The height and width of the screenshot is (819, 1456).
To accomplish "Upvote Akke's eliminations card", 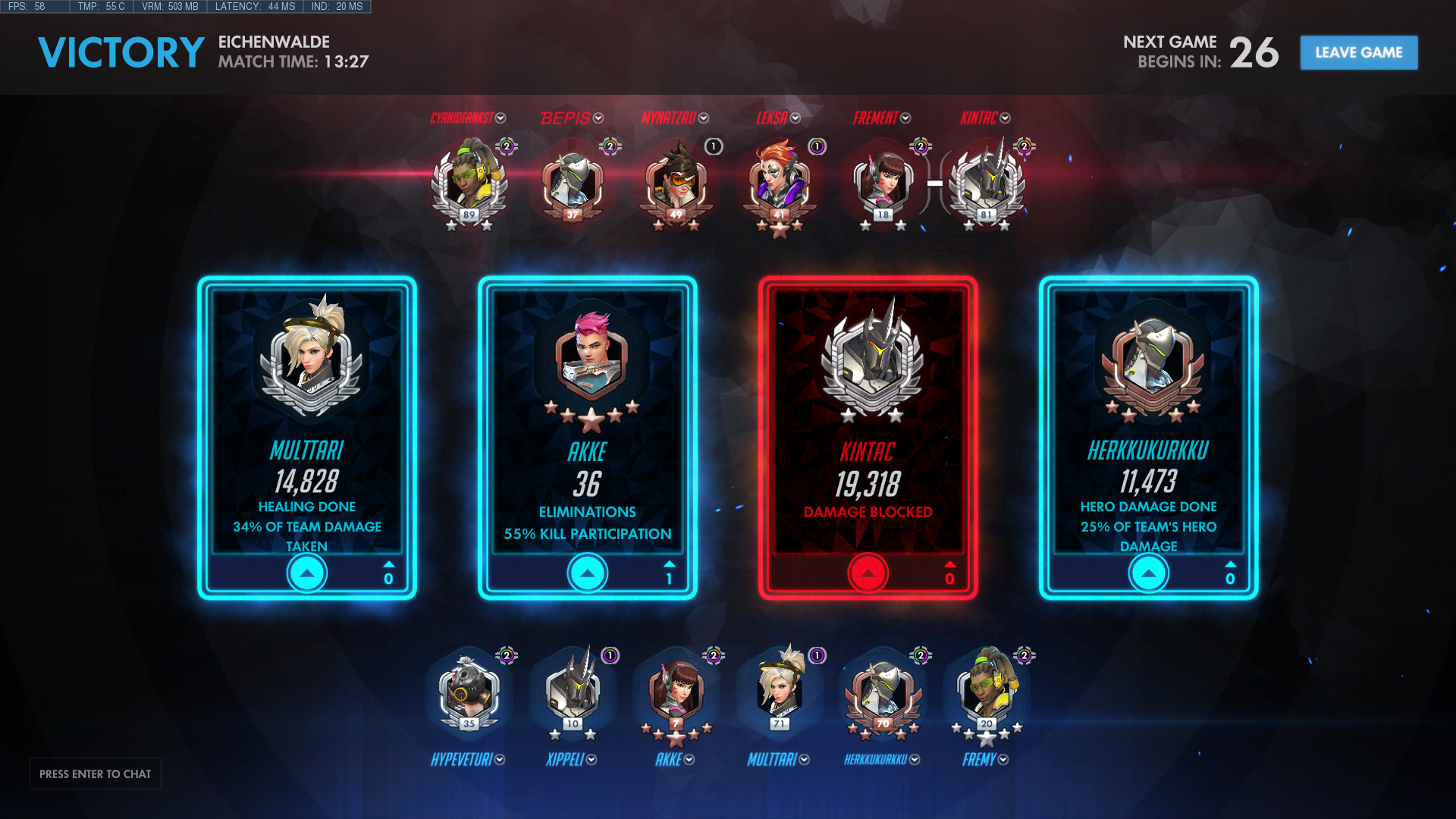I will 588,573.
